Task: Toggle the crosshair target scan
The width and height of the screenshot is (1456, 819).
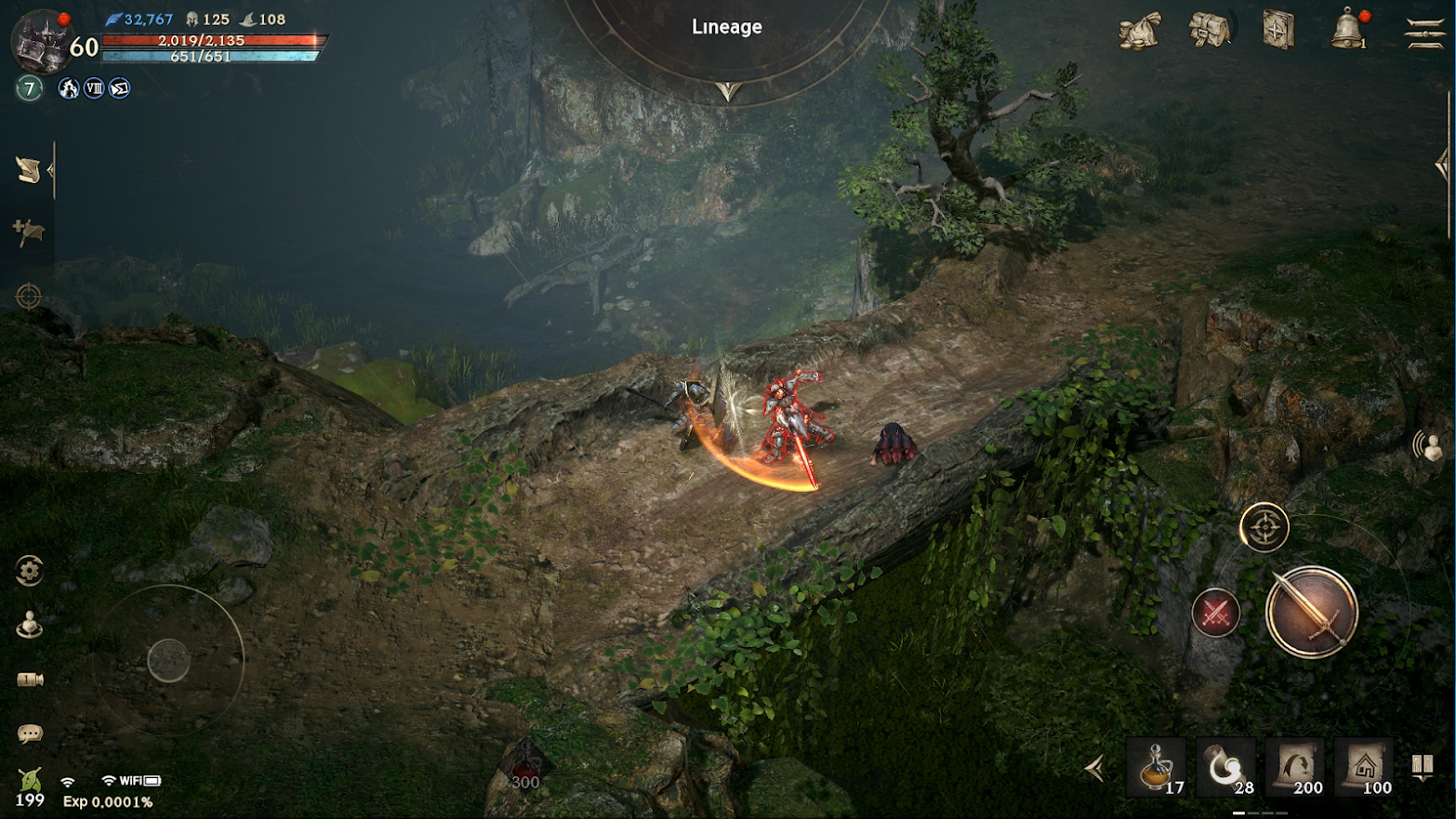Action: pos(29,297)
